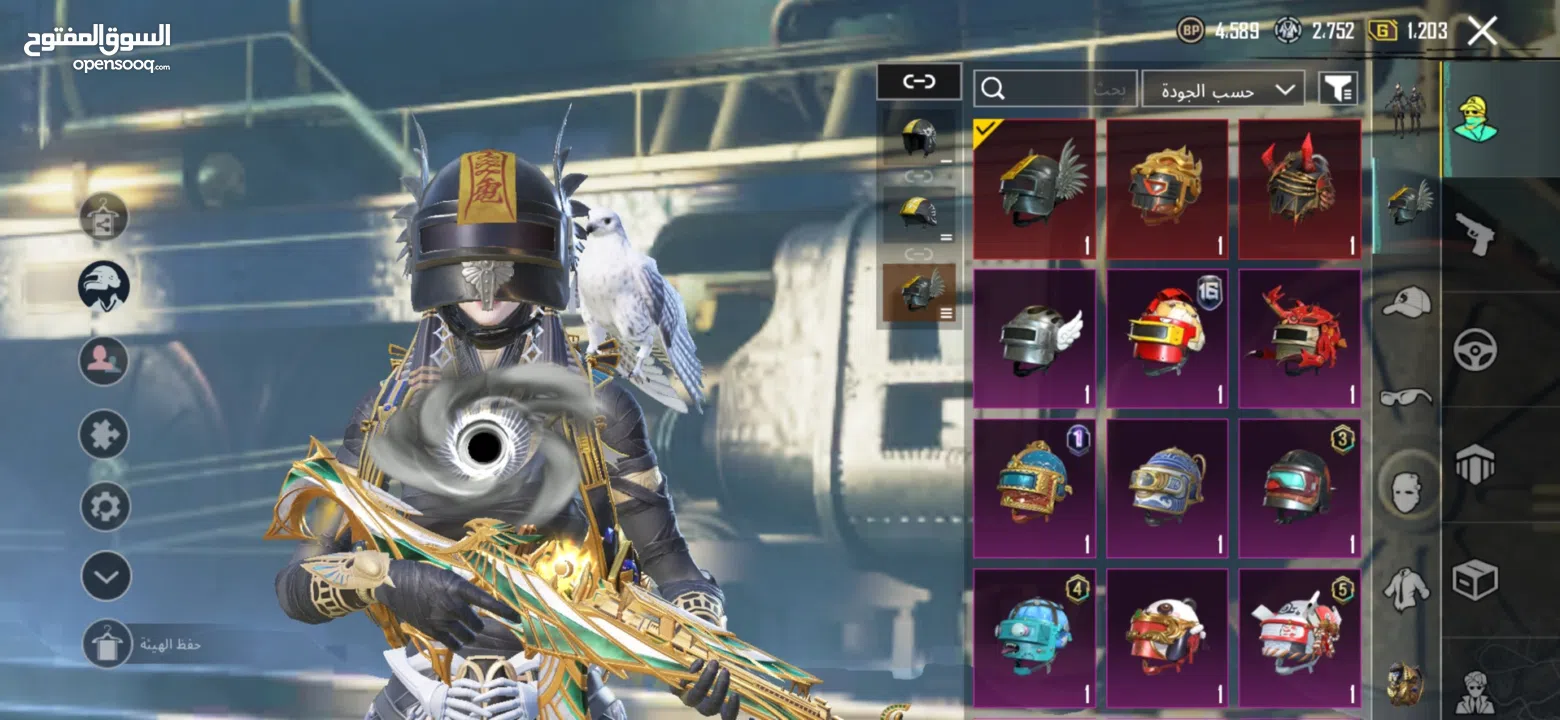
Task: Close the inventory screen with the X
Action: point(1481,32)
